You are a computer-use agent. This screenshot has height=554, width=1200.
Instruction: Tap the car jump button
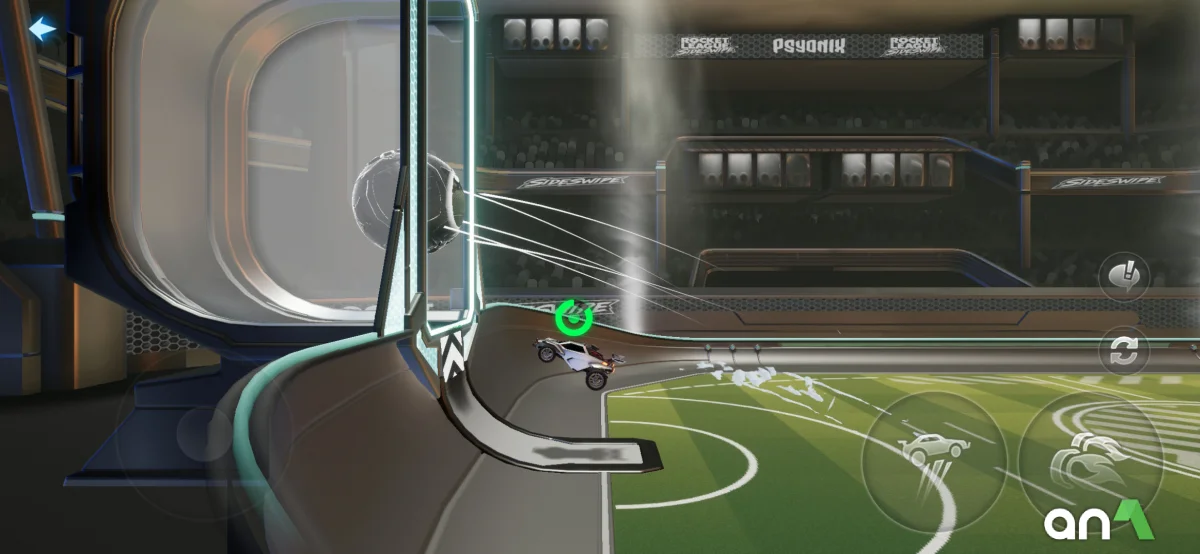[x=933, y=457]
